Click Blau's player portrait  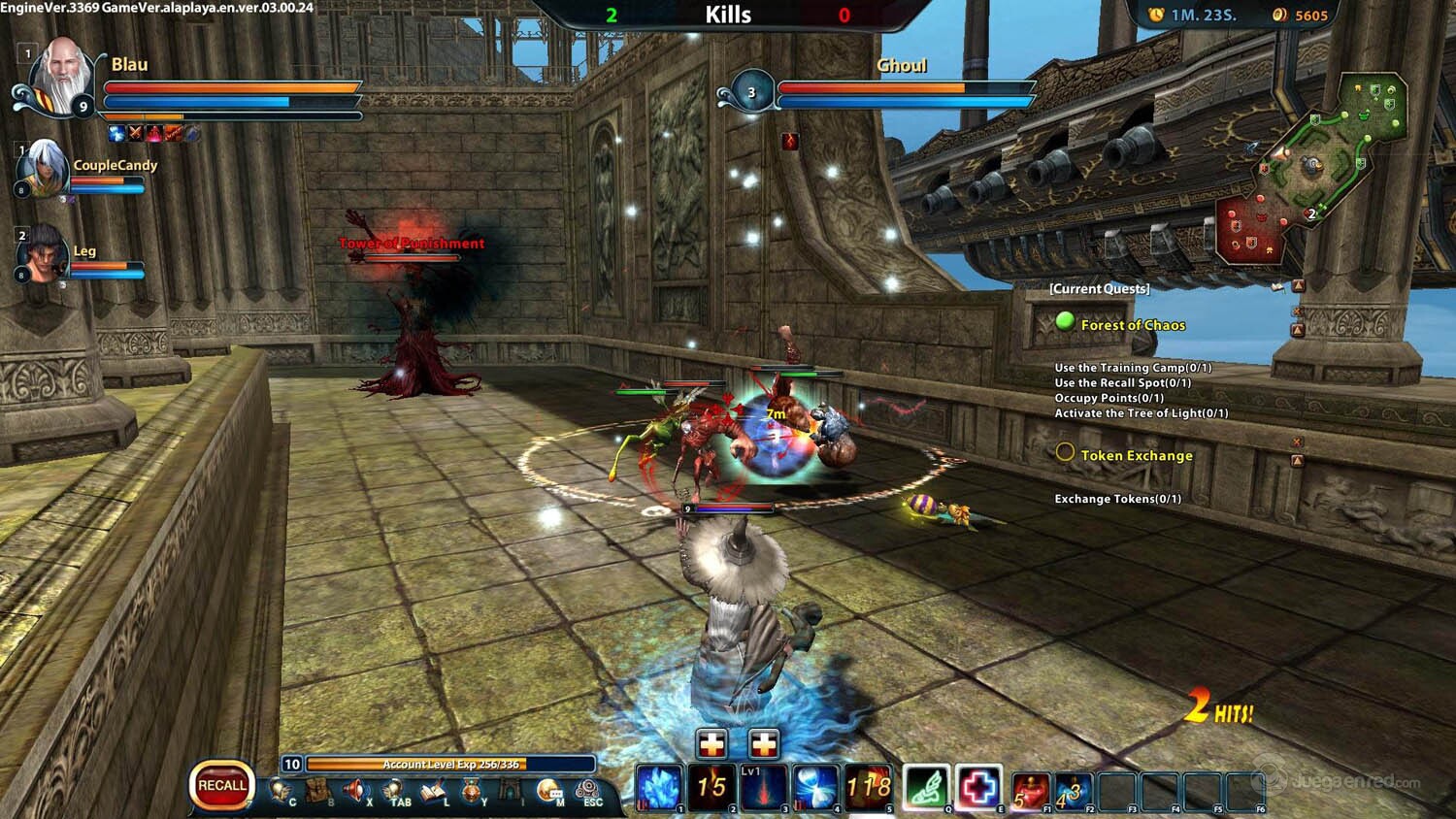point(62,77)
